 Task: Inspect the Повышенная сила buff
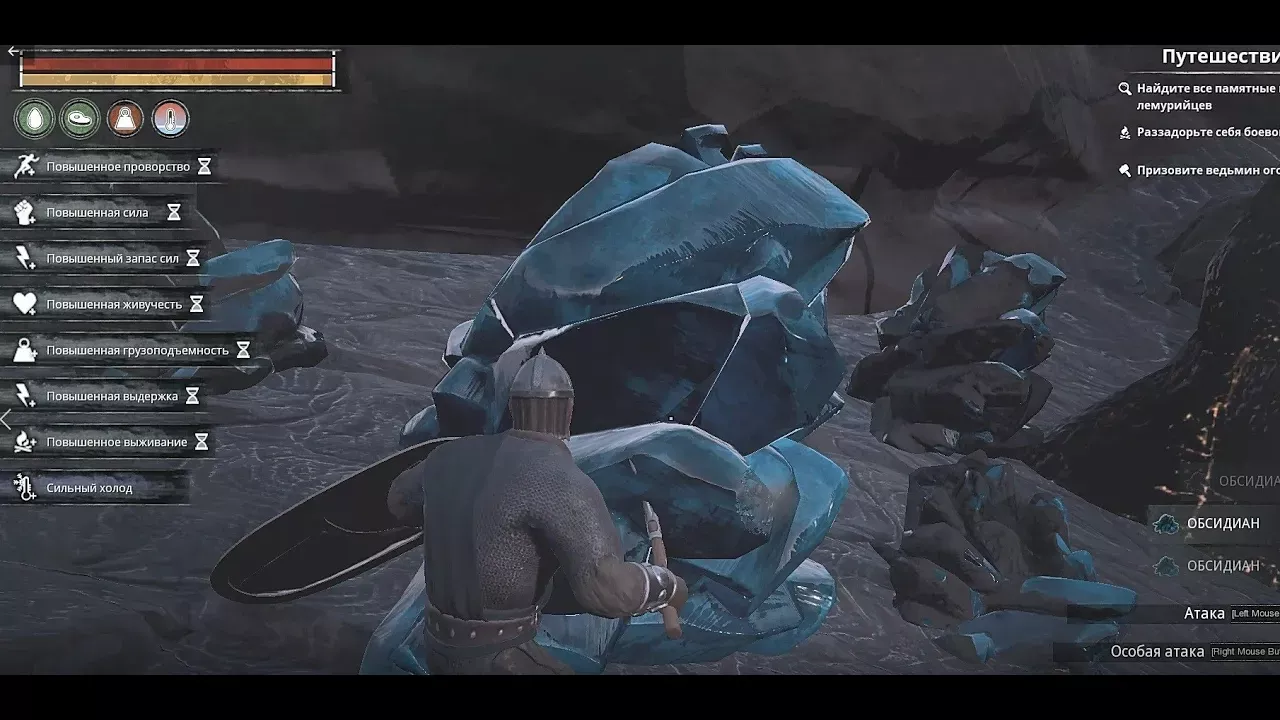point(97,213)
